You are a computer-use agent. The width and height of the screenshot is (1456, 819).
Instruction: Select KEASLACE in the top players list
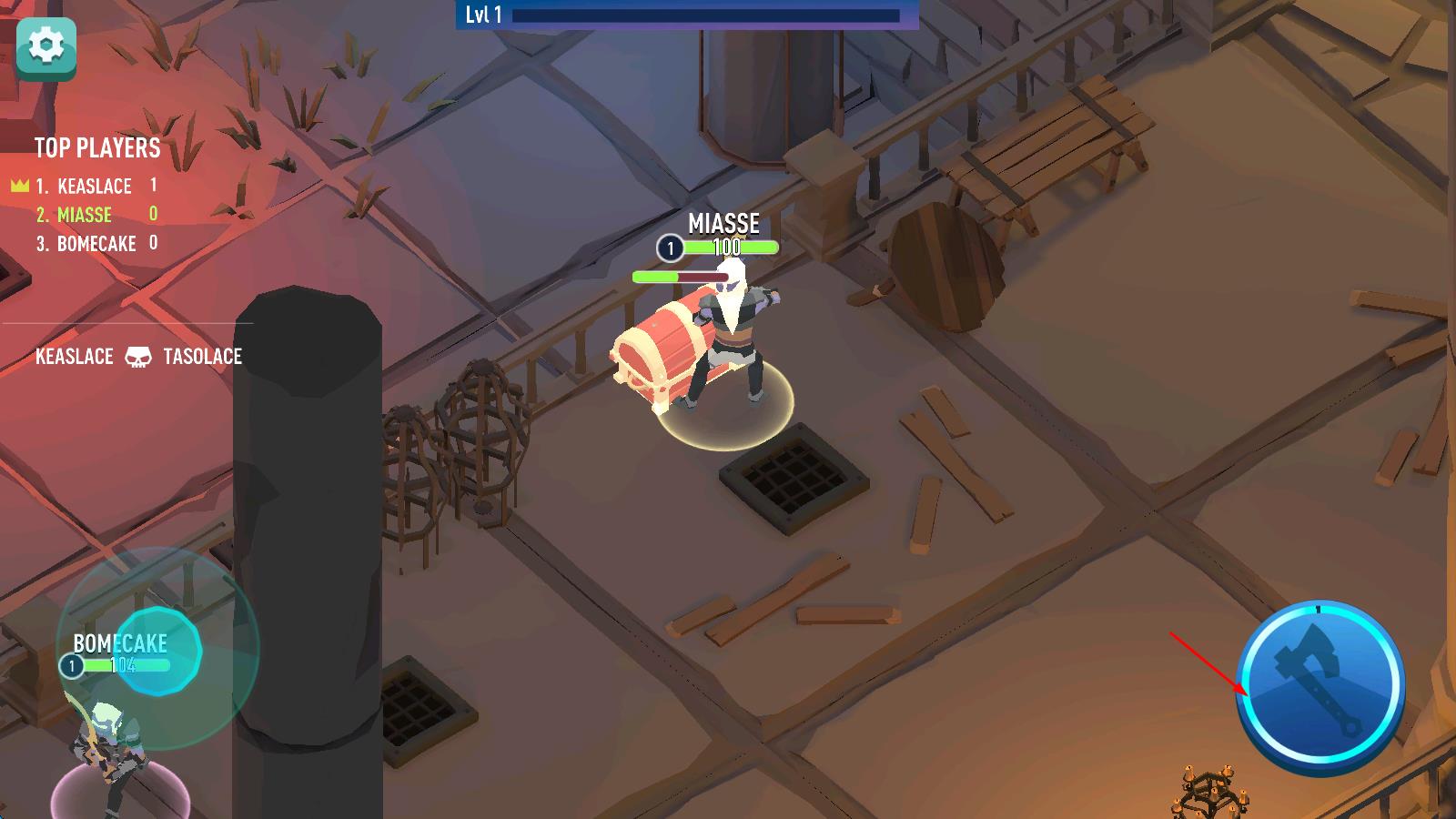[94, 187]
